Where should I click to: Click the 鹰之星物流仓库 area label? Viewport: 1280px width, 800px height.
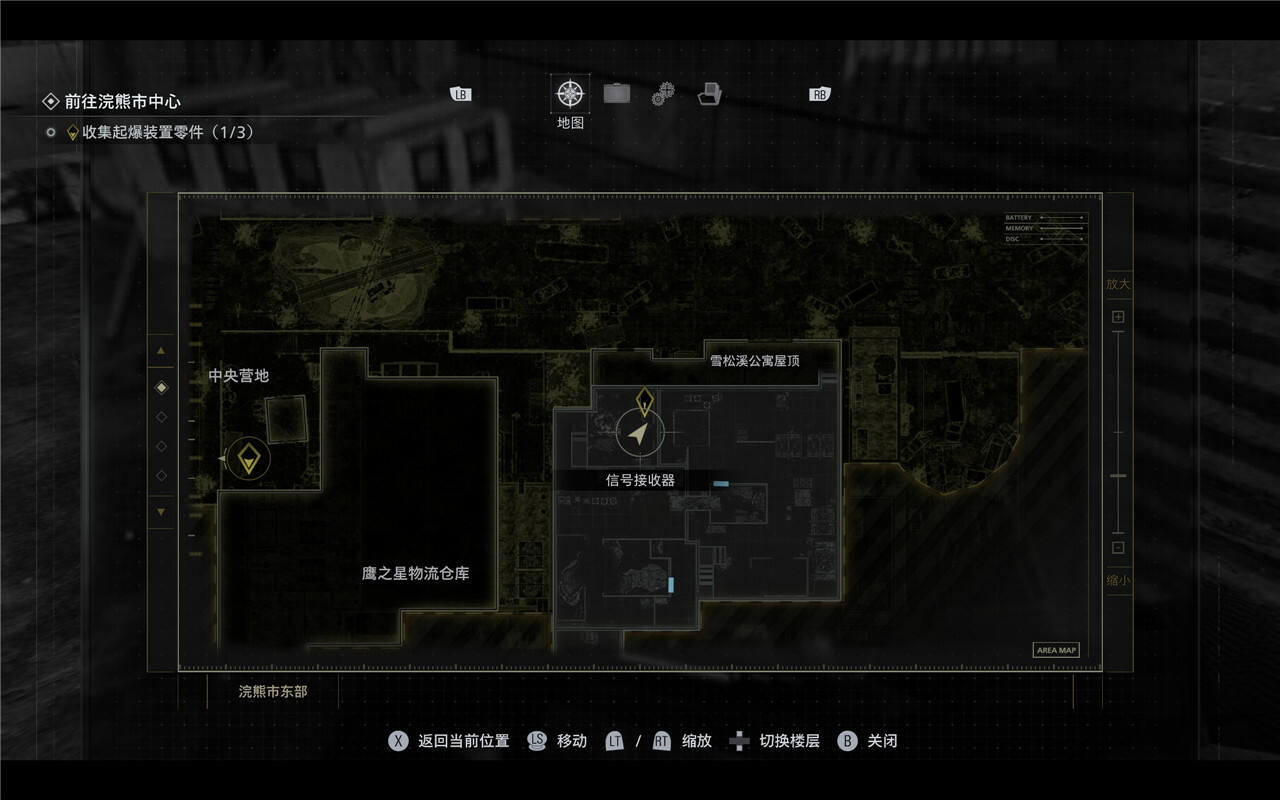click(x=416, y=574)
